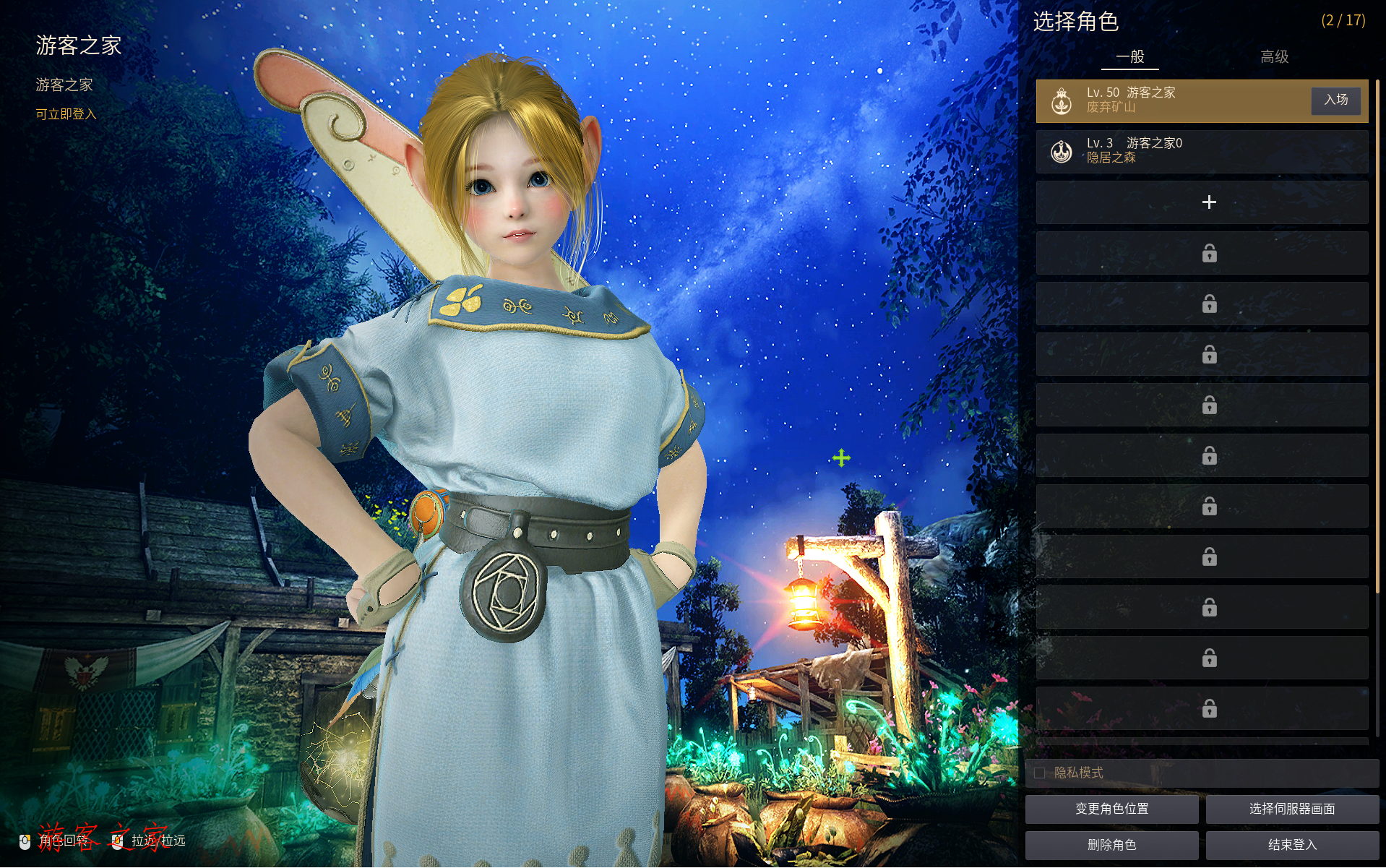Switch to the 高级 tab

[x=1274, y=56]
